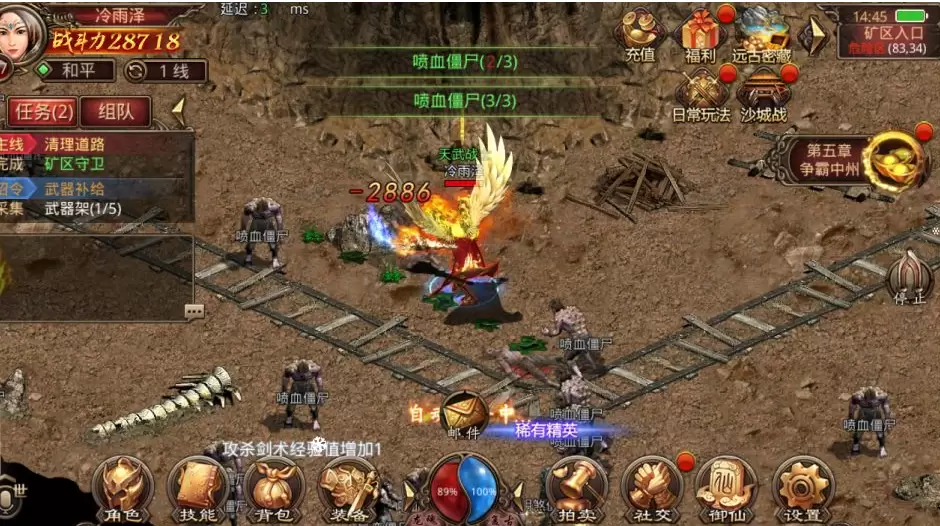Open the 拍卖 auction house
Image resolution: width=940 pixels, height=526 pixels.
click(x=576, y=488)
